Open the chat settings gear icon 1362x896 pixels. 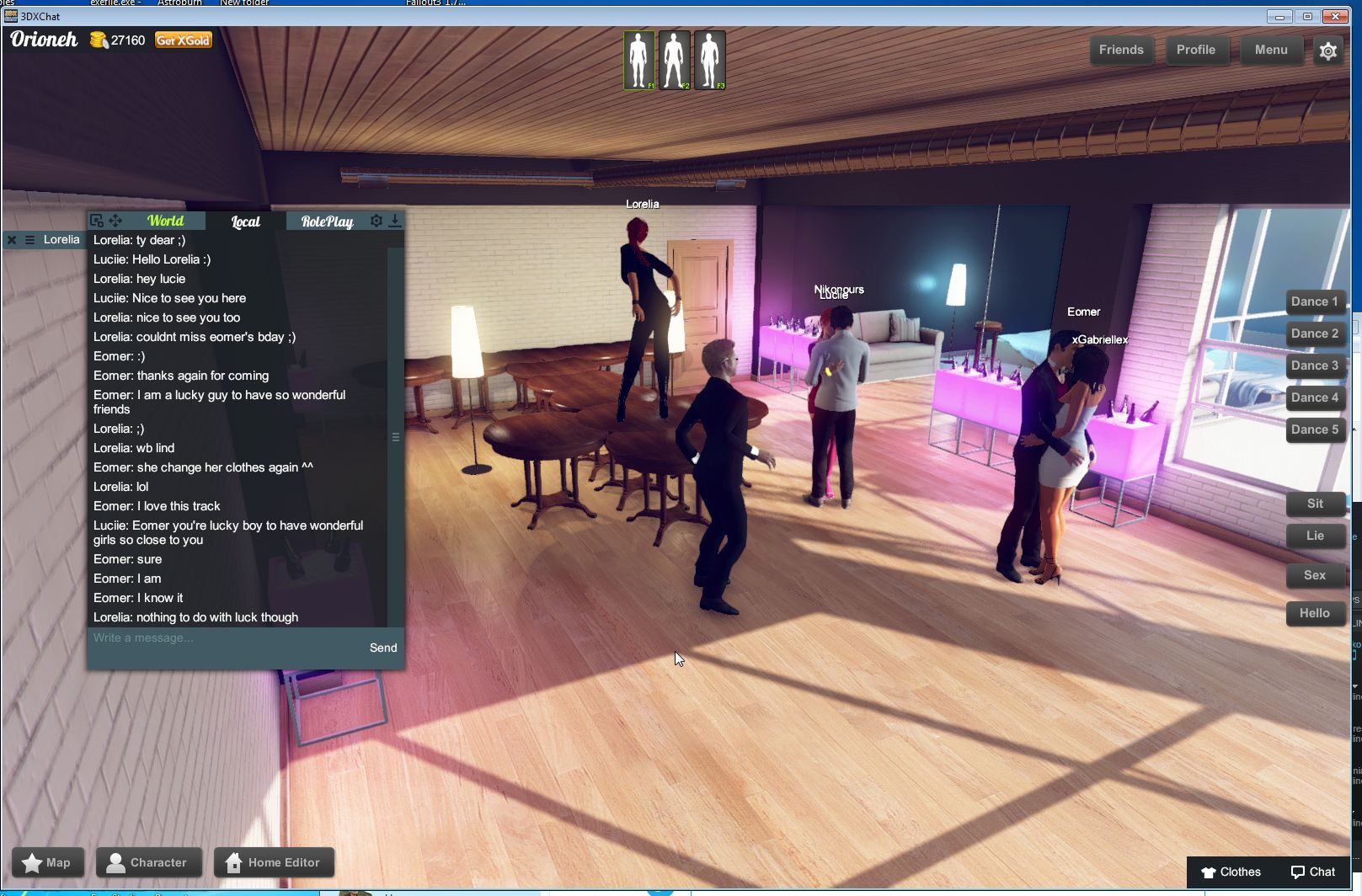click(377, 220)
